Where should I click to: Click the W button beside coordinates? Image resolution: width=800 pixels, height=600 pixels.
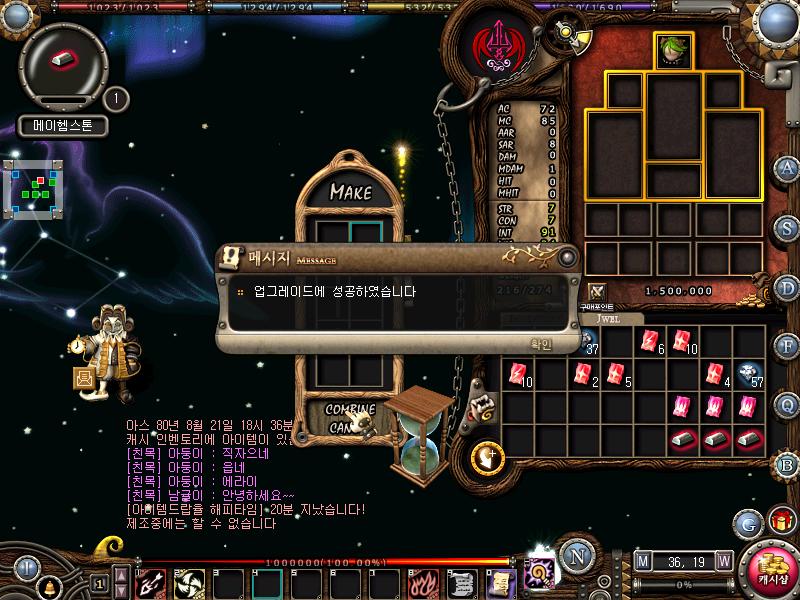click(x=724, y=560)
